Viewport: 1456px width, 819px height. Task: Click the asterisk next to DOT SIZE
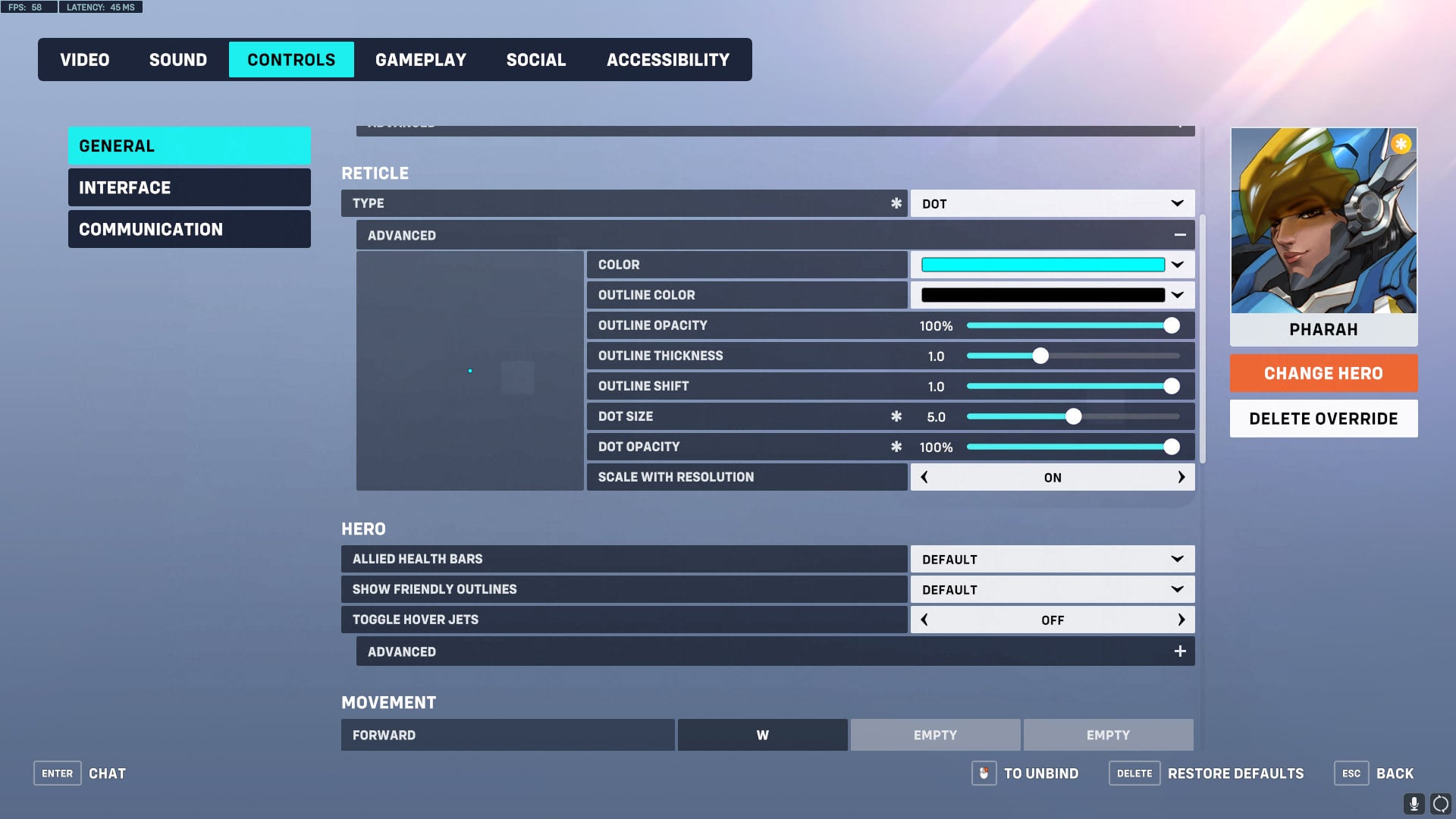896,416
